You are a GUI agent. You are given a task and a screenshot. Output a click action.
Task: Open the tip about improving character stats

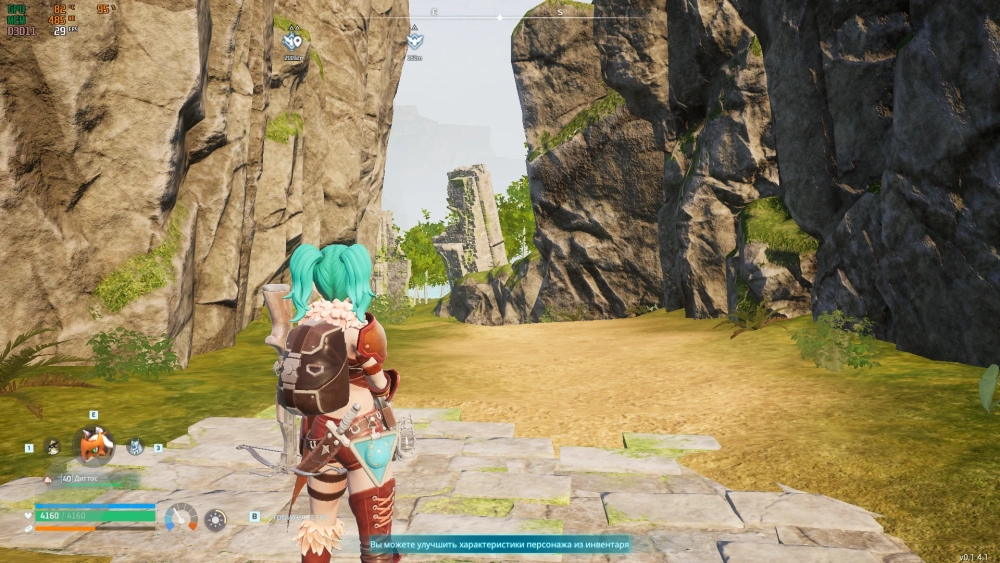(x=499, y=545)
